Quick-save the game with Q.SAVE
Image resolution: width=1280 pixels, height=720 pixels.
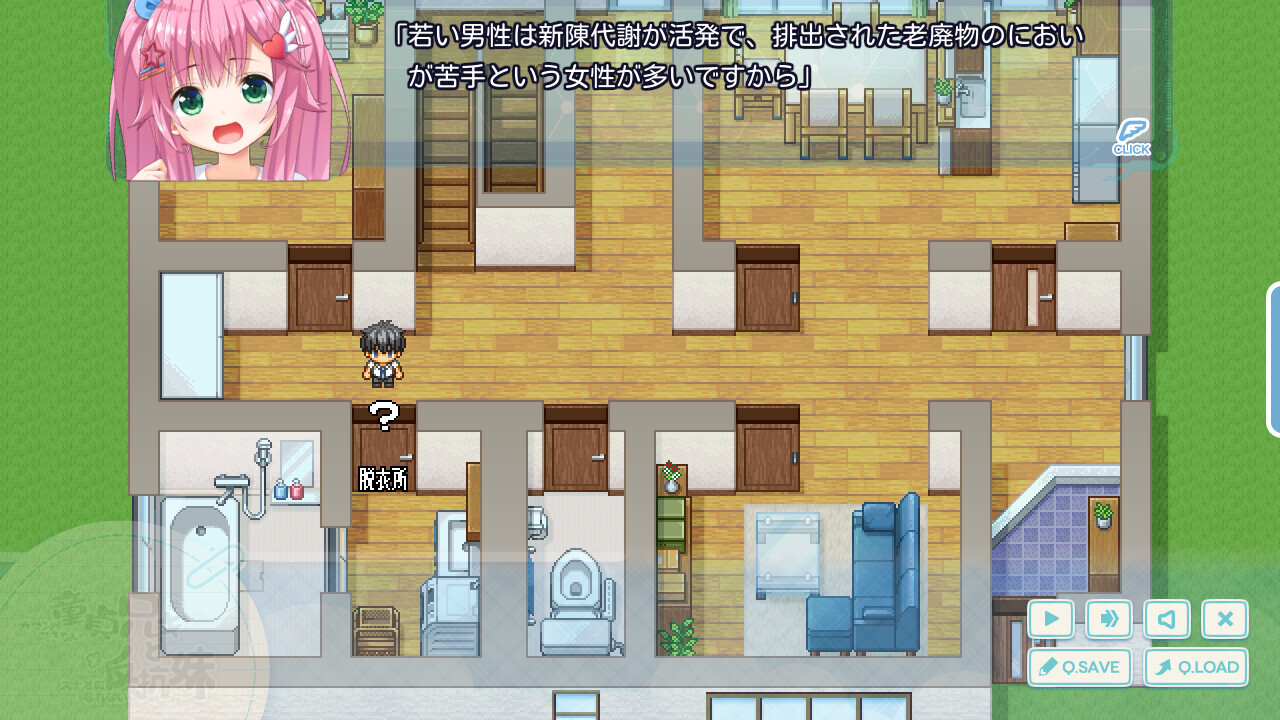[1080, 667]
